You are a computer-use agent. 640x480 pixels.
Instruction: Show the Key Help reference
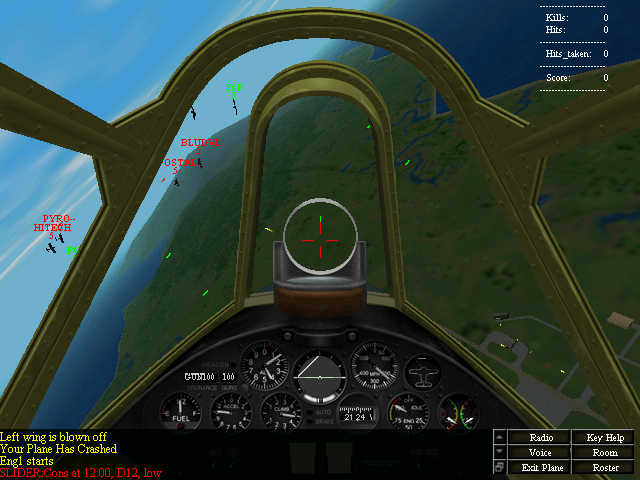(605, 438)
